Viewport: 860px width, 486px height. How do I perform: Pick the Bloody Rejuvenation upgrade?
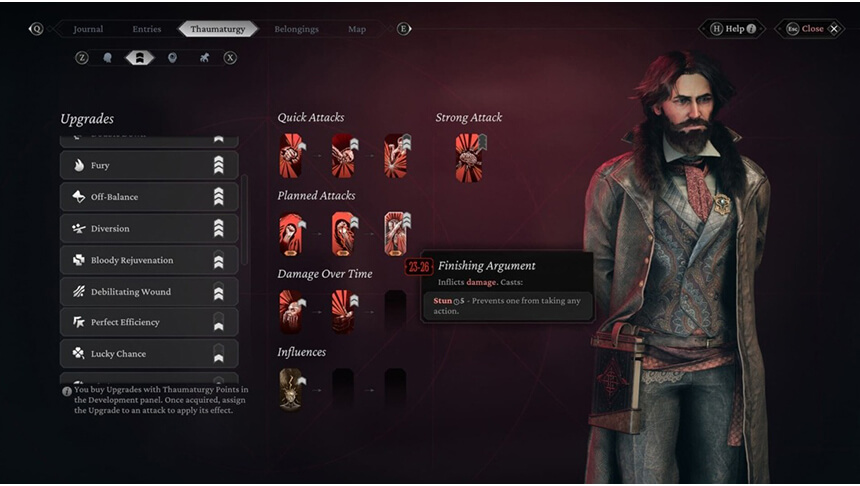coord(149,260)
